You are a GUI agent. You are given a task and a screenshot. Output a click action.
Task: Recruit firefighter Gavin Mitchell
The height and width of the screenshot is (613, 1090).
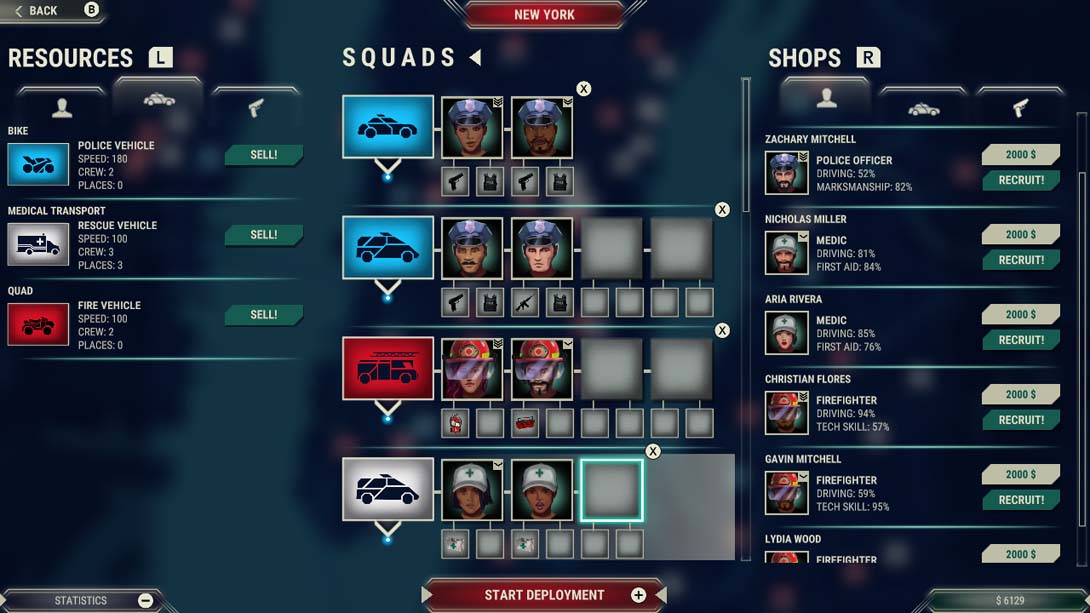(1020, 500)
